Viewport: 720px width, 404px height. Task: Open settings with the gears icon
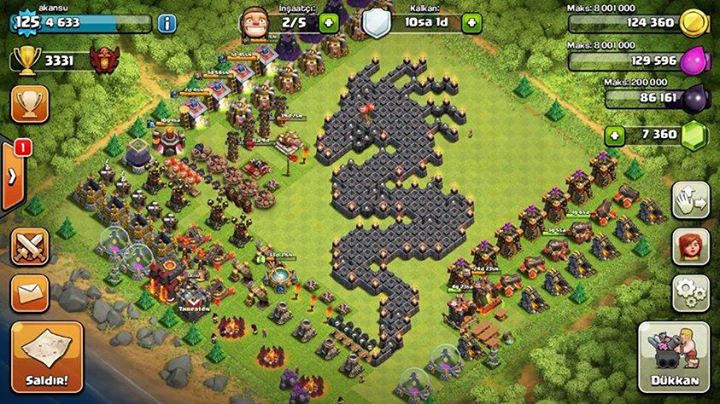point(690,290)
